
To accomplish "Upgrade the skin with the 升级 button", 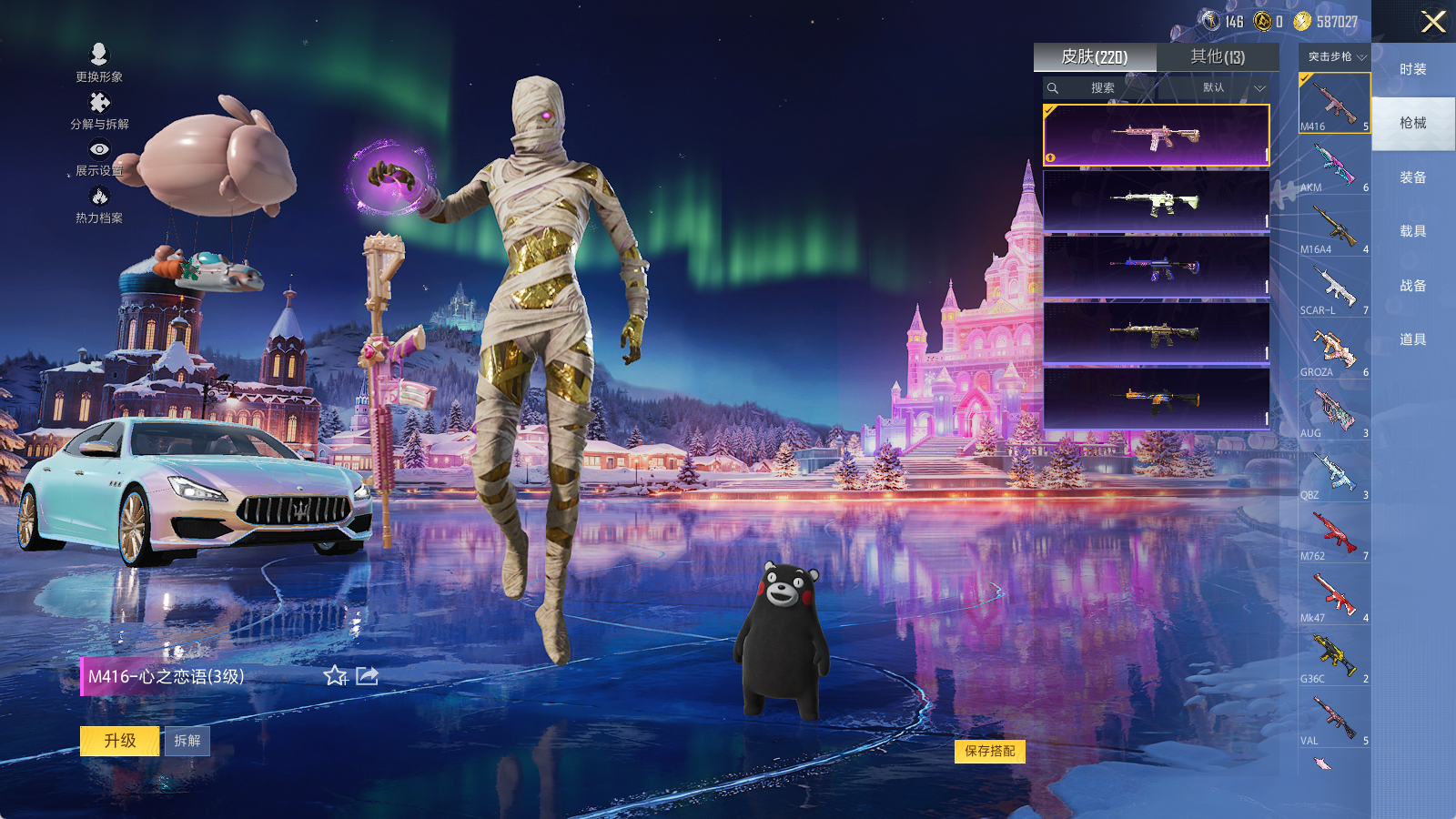I will (120, 741).
